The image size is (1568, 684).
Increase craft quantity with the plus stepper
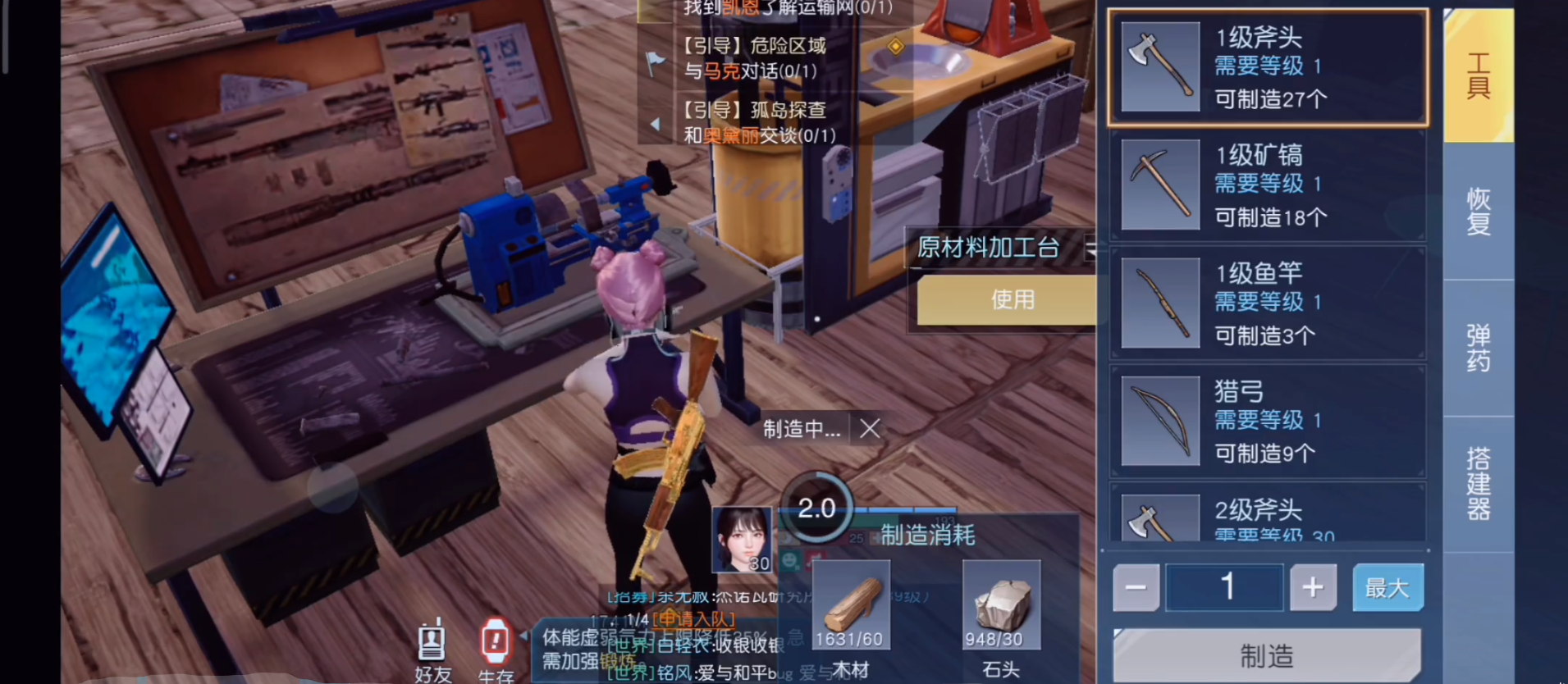(x=1314, y=587)
